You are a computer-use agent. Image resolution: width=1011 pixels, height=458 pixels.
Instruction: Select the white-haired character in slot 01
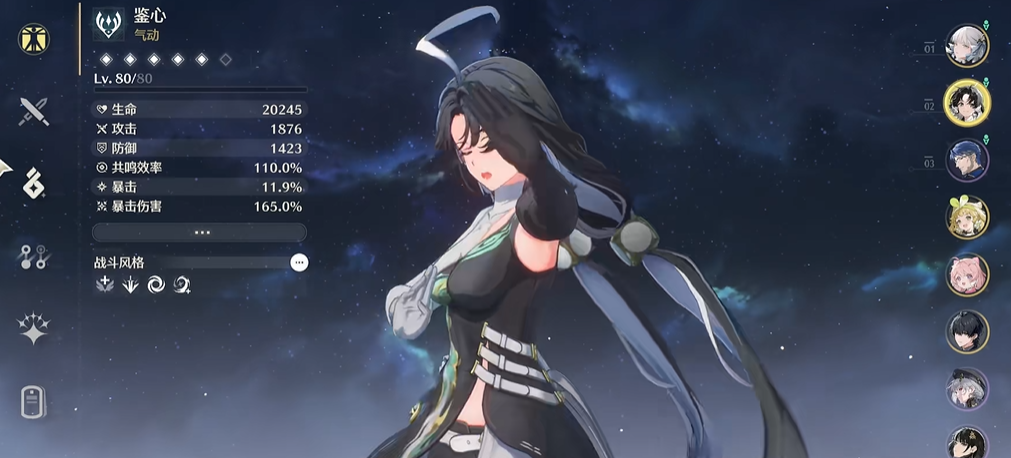point(967,46)
